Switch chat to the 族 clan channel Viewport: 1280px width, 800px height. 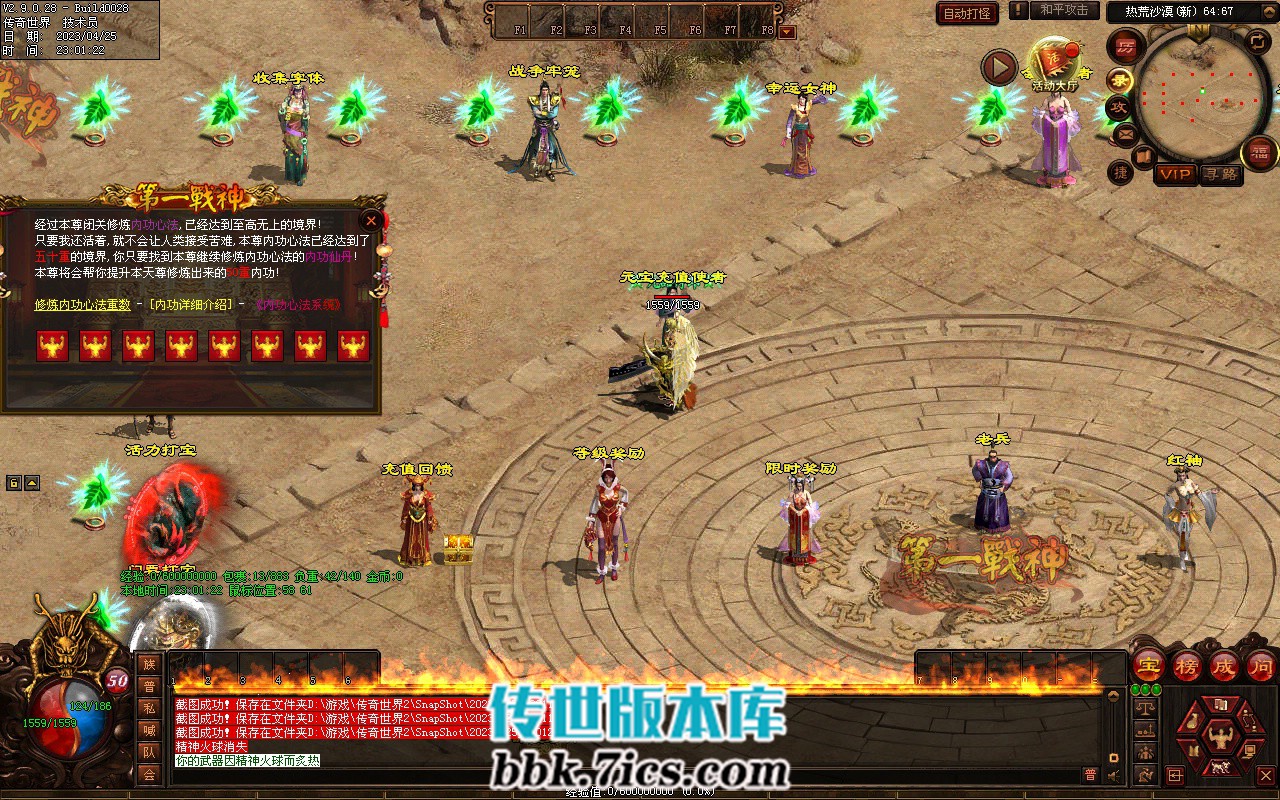[x=149, y=664]
